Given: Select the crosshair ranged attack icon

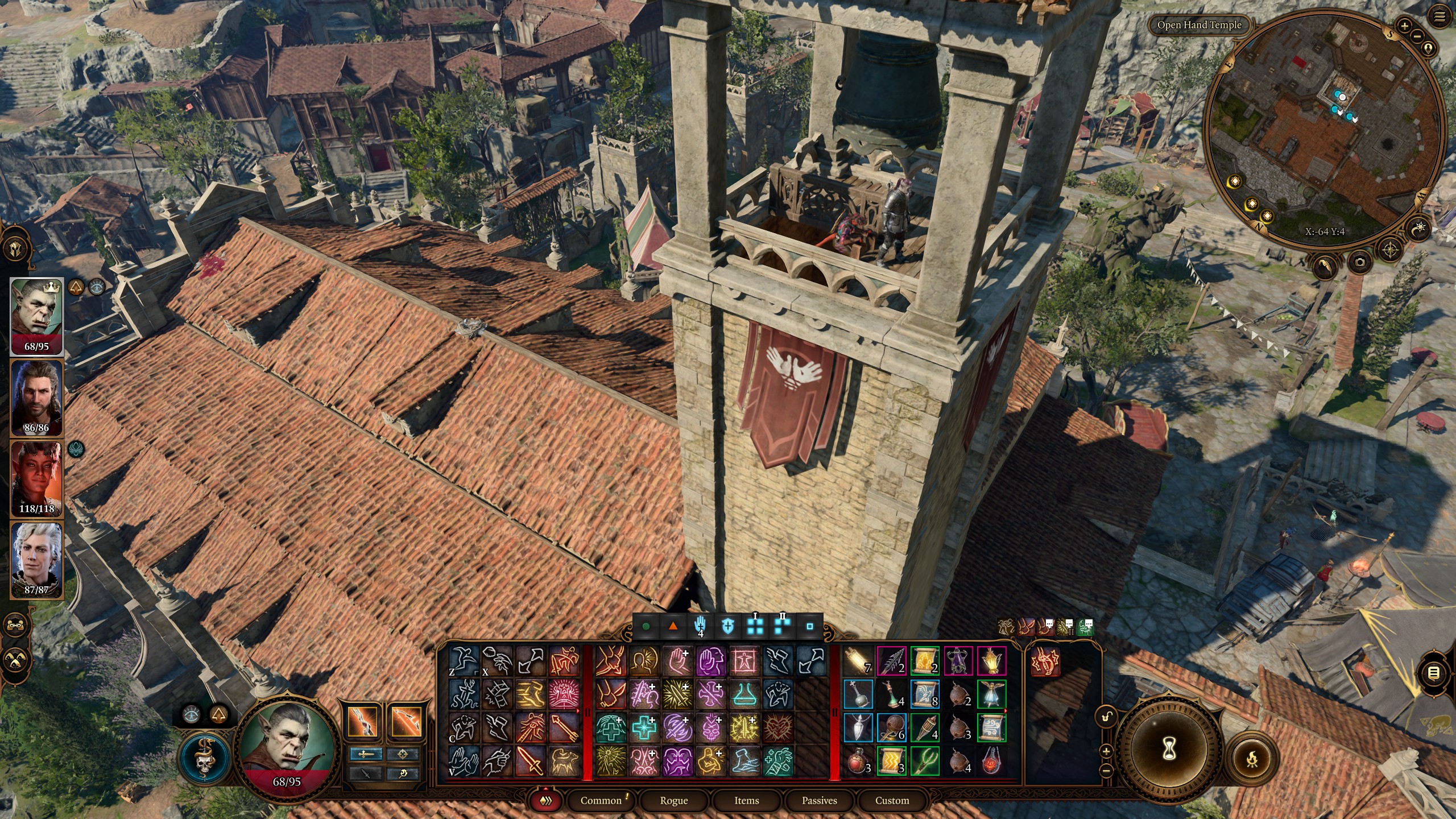Looking at the screenshot, I should tap(404, 754).
